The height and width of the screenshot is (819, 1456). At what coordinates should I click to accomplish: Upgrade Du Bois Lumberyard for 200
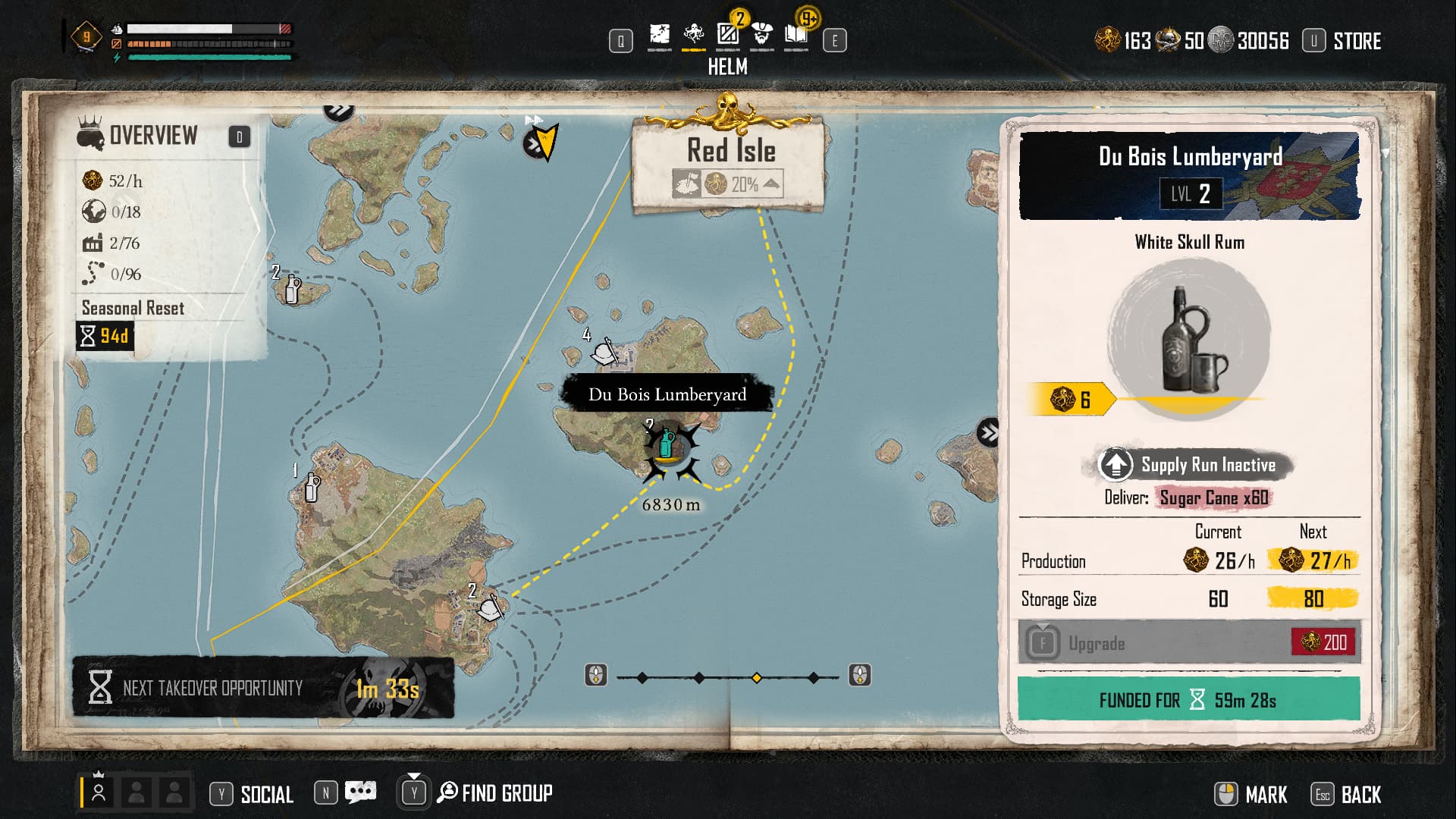pyautogui.click(x=1188, y=643)
